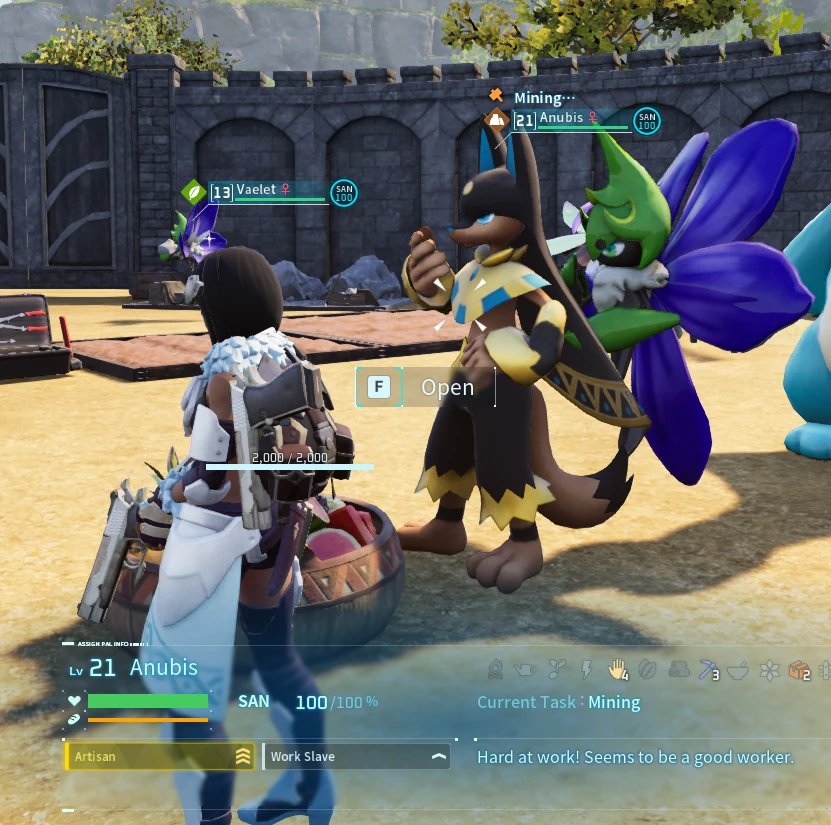Click the Lumbering logs icon
The height and width of the screenshot is (825, 831).
678,669
